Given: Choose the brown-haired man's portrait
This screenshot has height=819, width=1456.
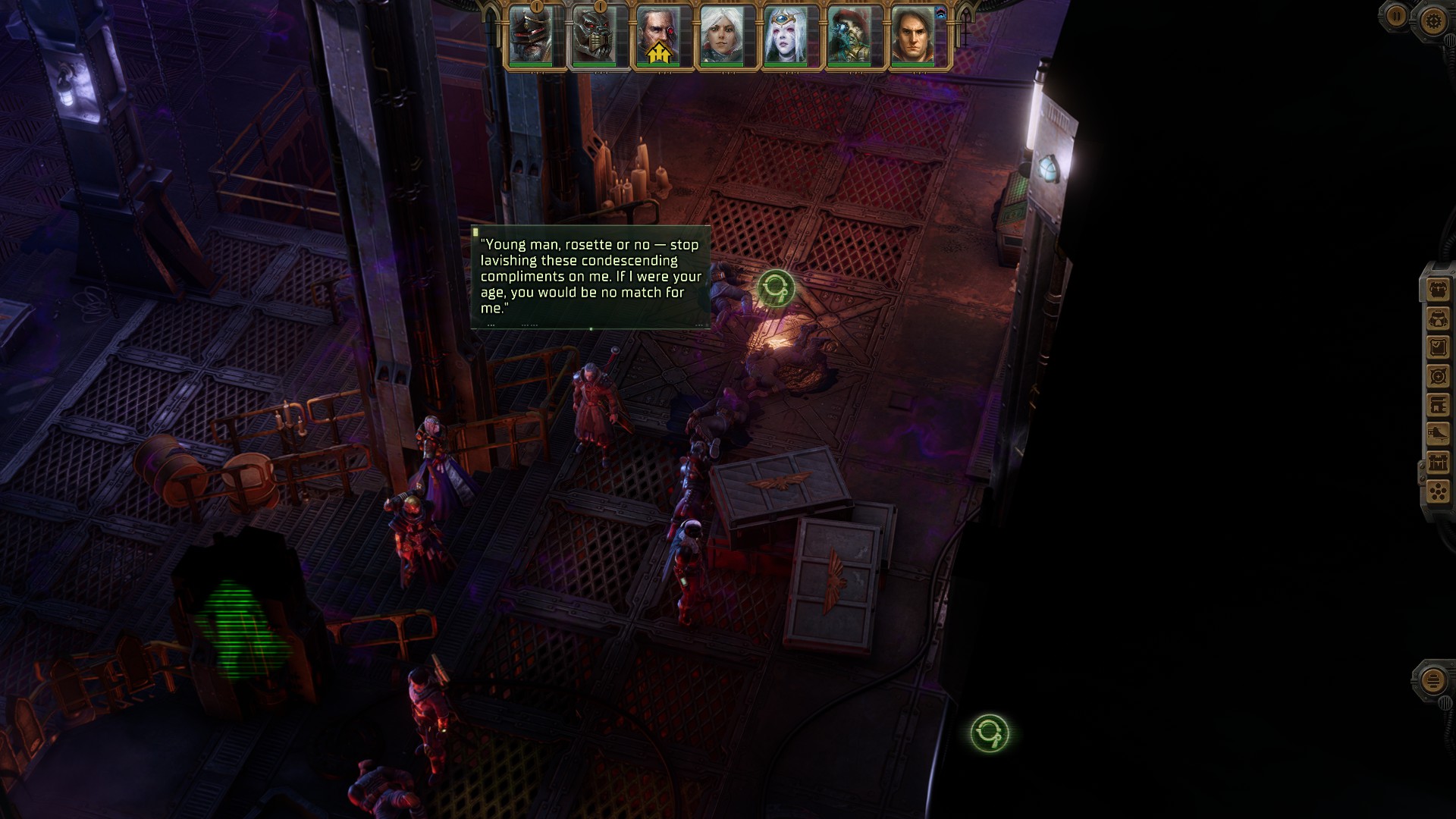Looking at the screenshot, I should [x=912, y=35].
